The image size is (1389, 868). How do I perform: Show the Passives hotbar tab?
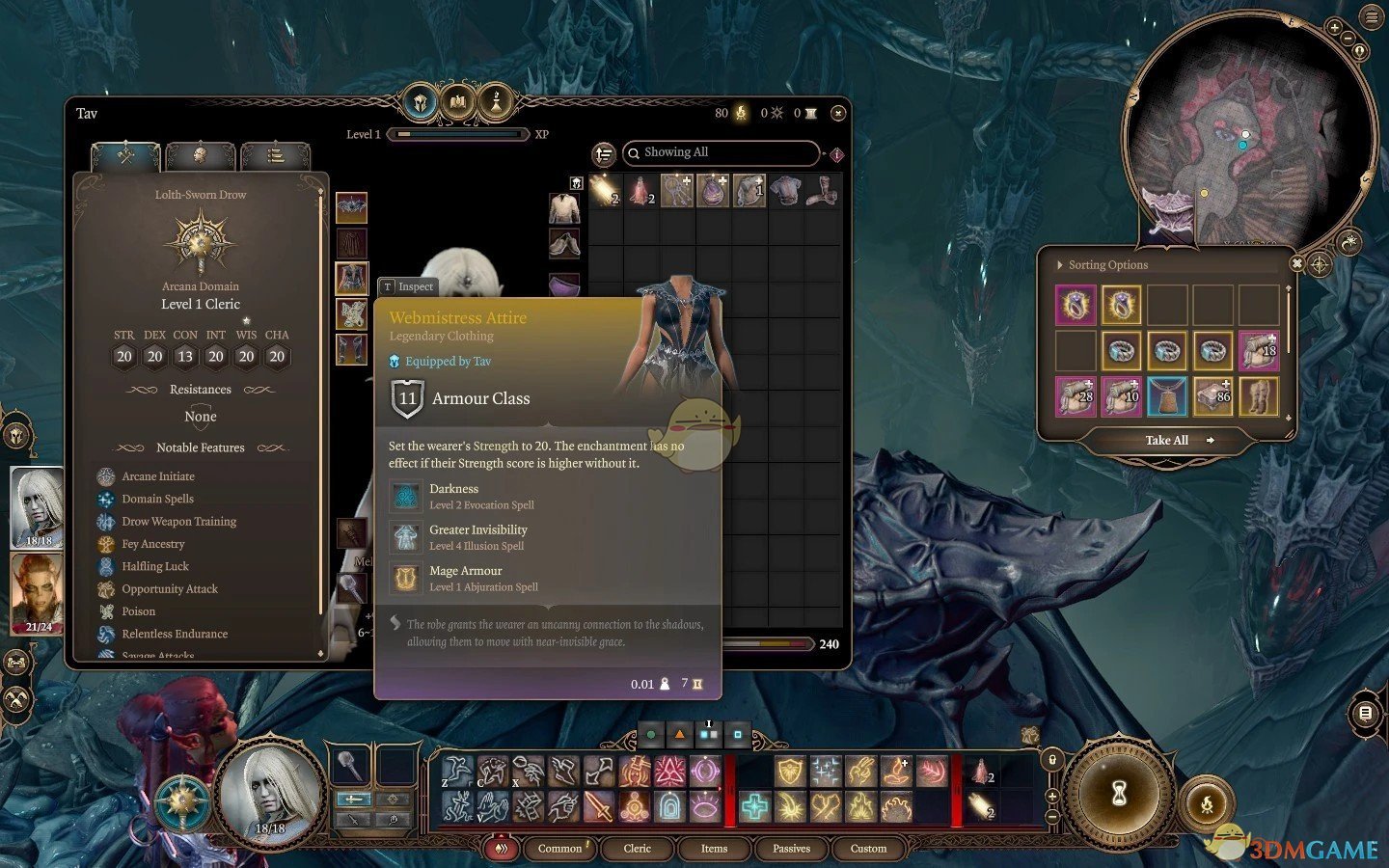pos(791,849)
